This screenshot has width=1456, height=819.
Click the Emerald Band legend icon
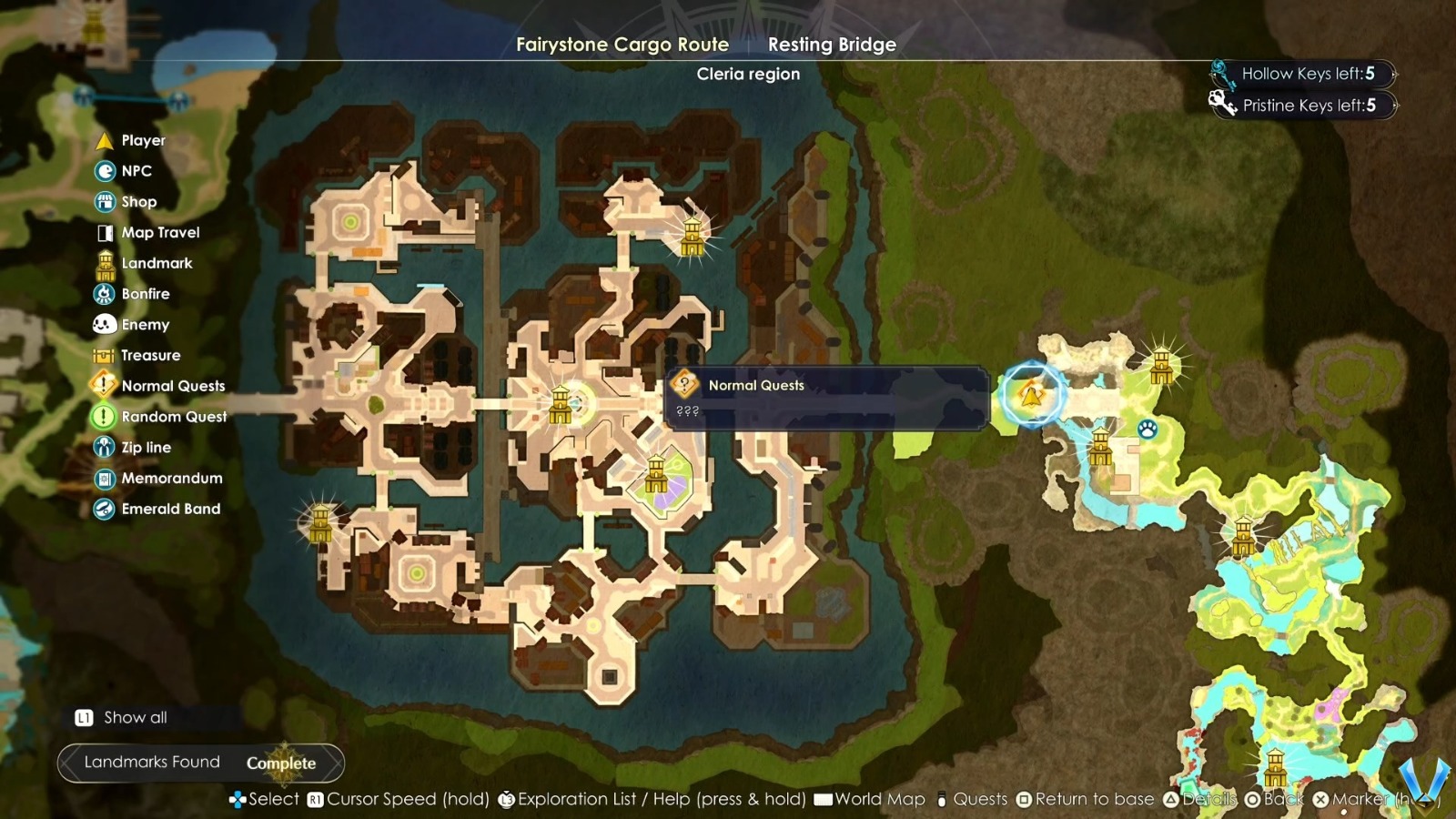pos(104,509)
